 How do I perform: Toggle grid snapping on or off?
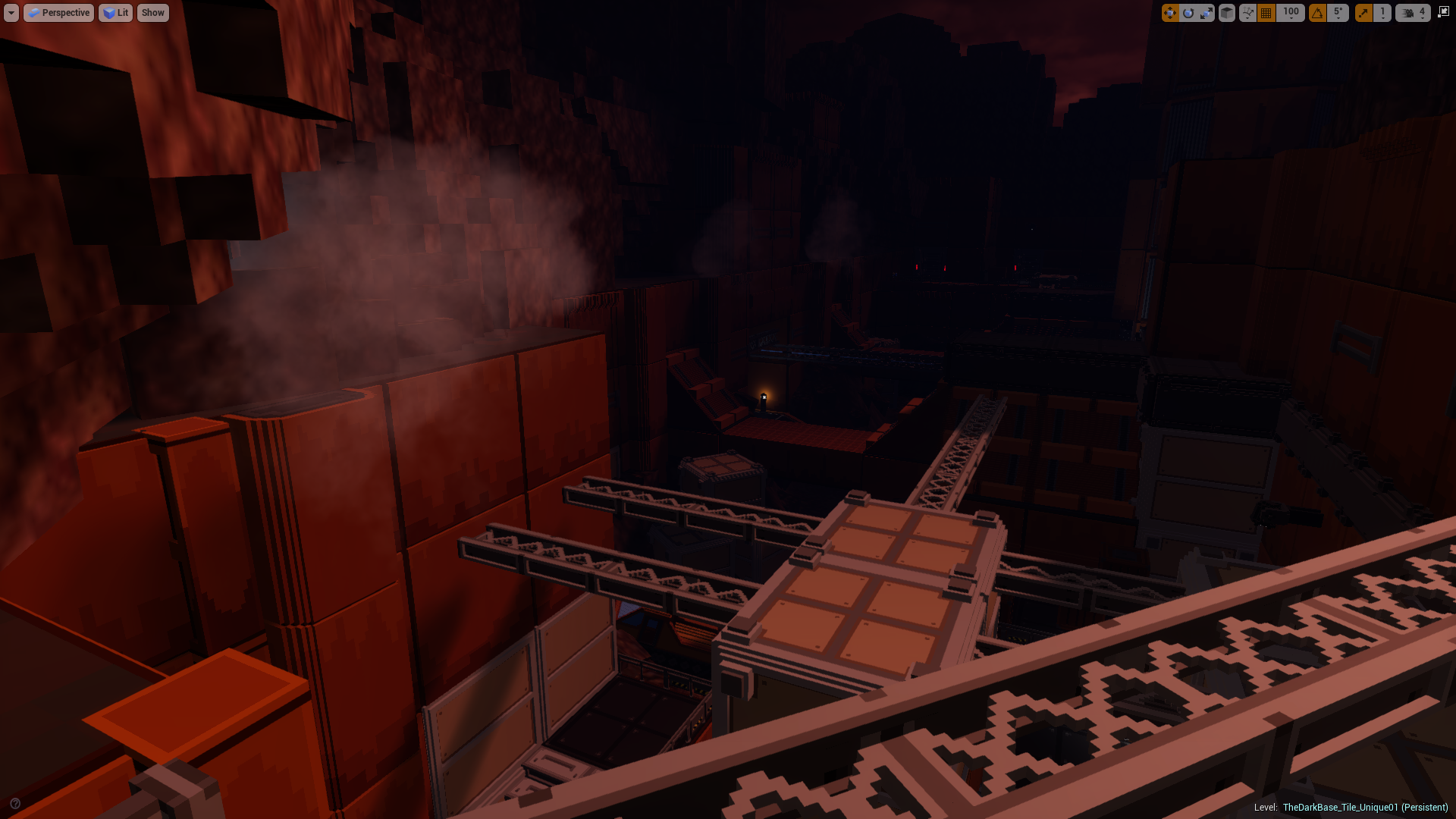[1266, 12]
